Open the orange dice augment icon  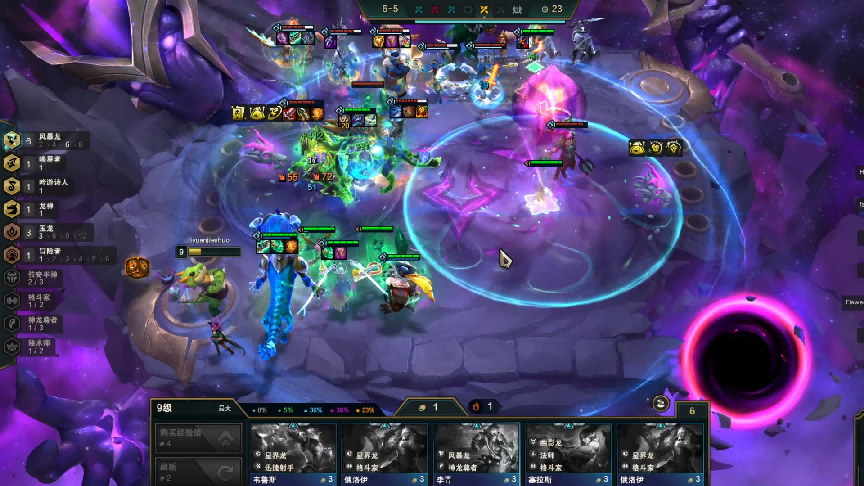tap(137, 267)
